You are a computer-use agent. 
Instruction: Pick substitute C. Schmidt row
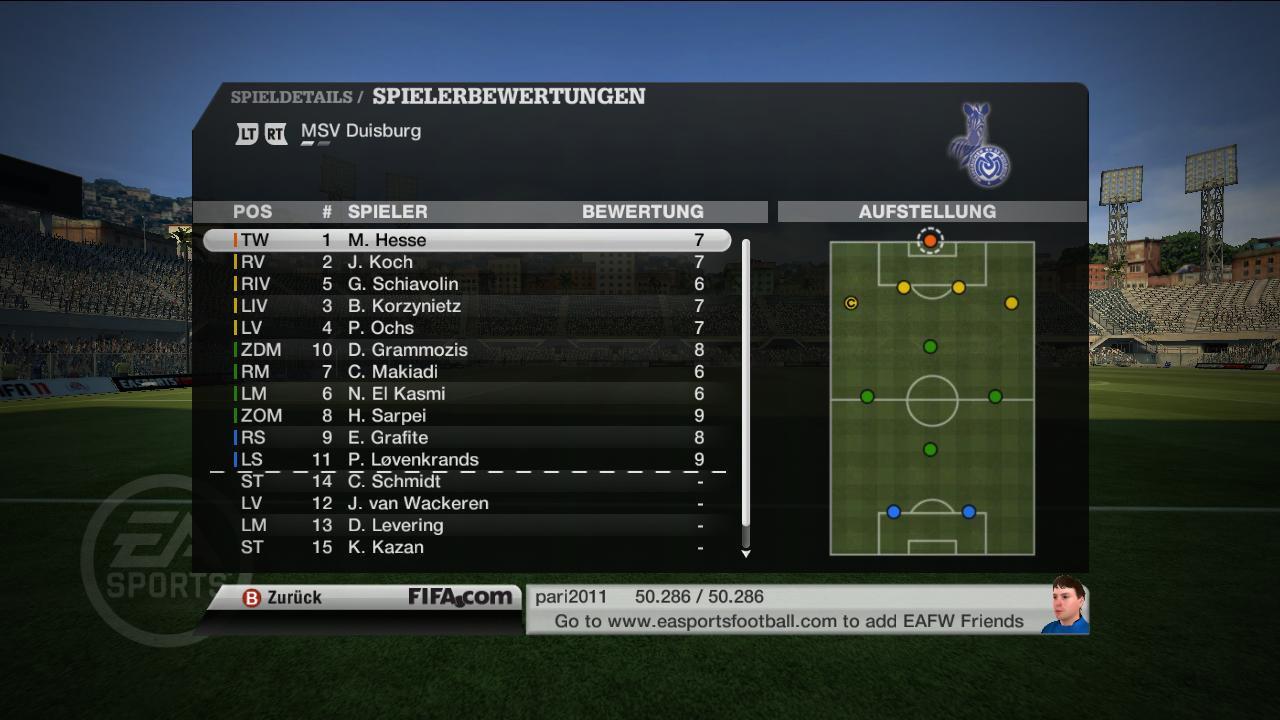click(466, 482)
